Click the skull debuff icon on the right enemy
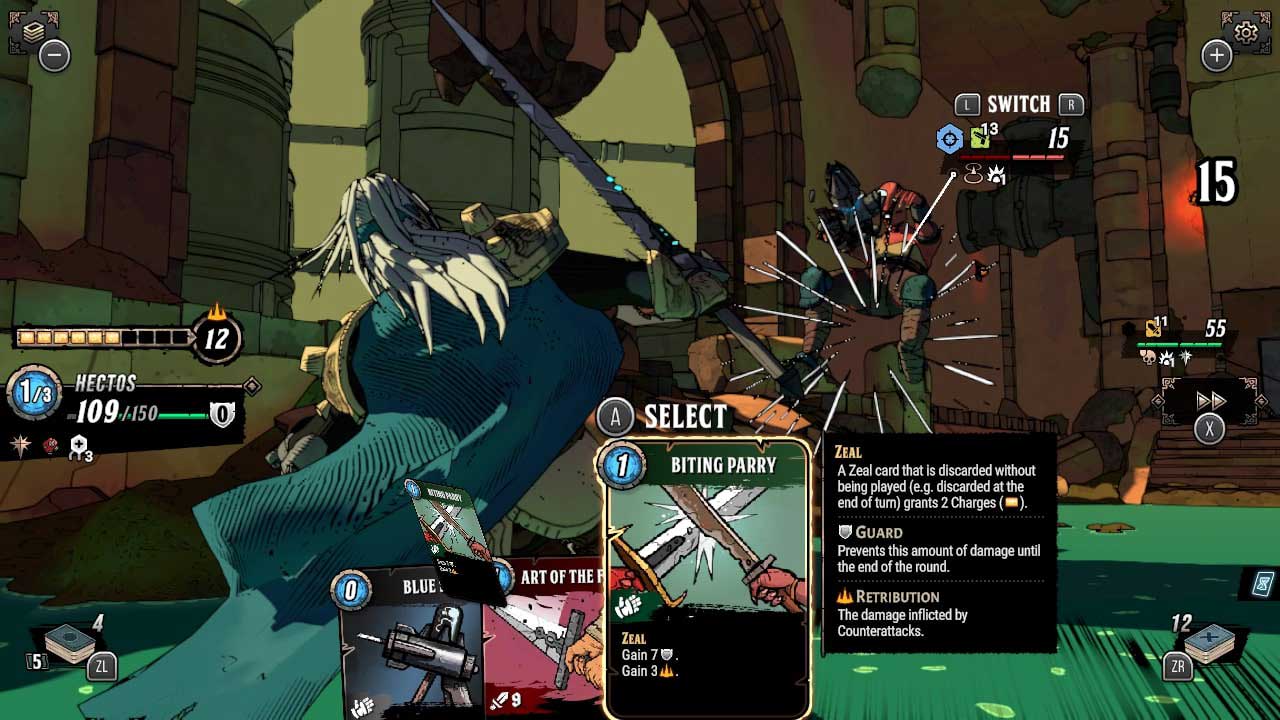1280x720 pixels. pos(1148,357)
